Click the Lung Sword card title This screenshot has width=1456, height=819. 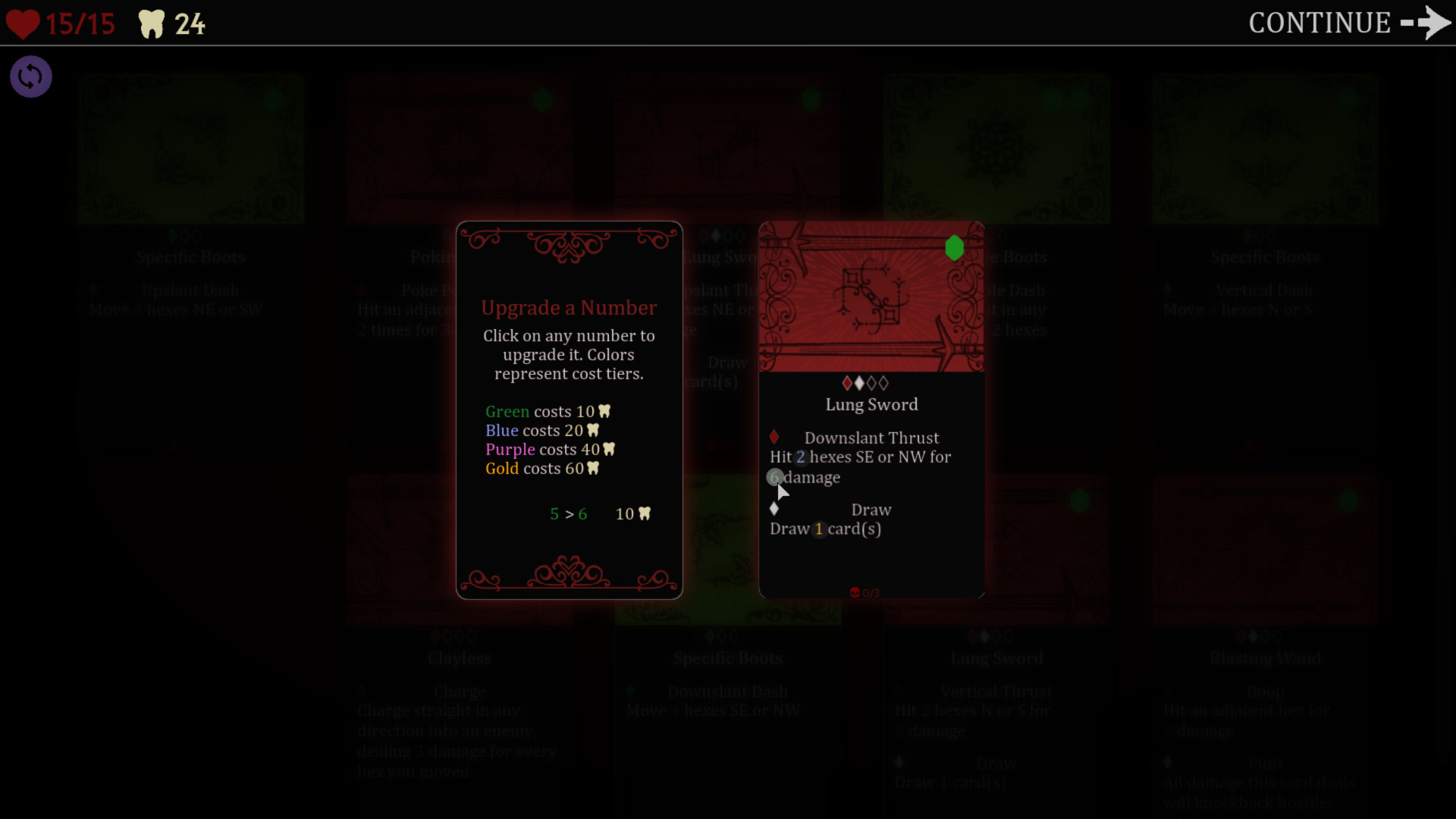871,404
